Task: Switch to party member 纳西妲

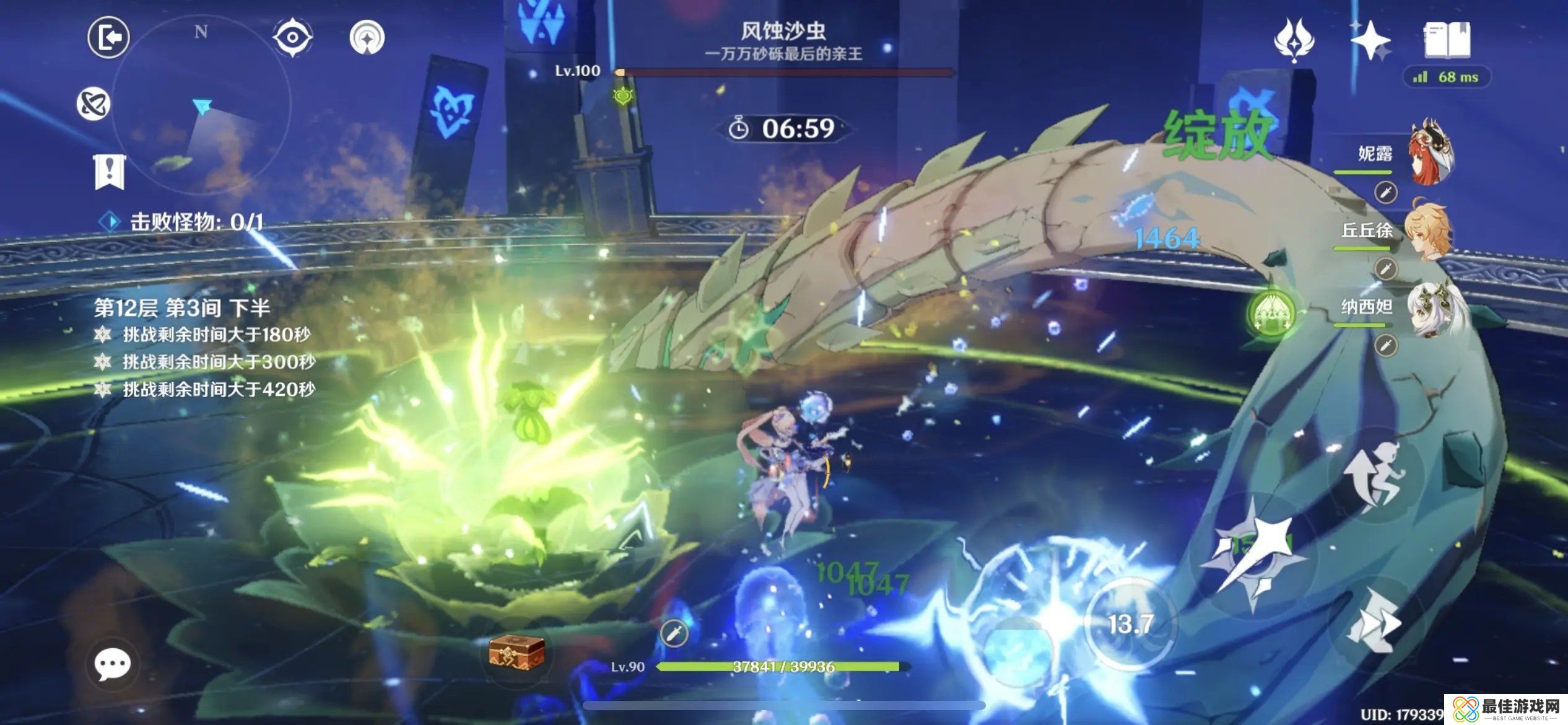Action: click(1432, 308)
